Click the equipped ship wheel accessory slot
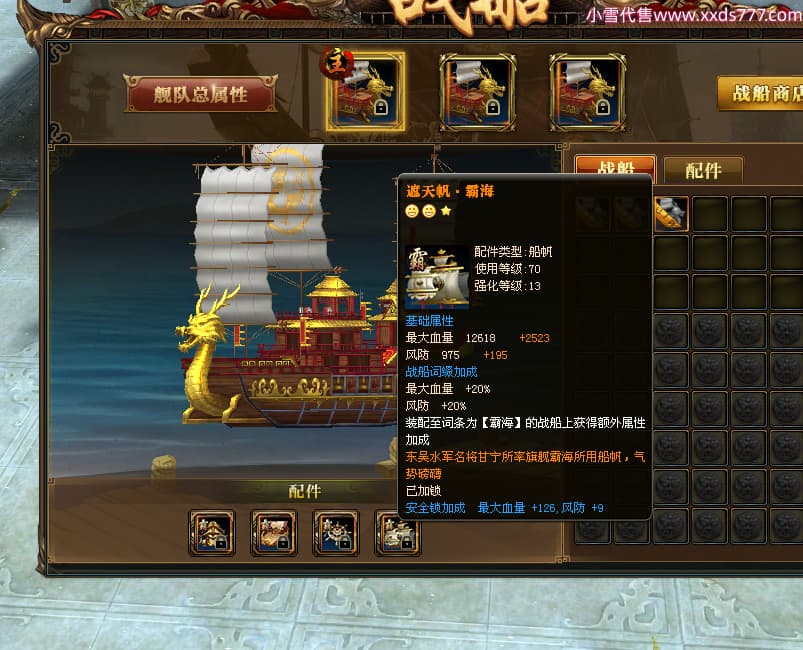 pyautogui.click(x=335, y=531)
